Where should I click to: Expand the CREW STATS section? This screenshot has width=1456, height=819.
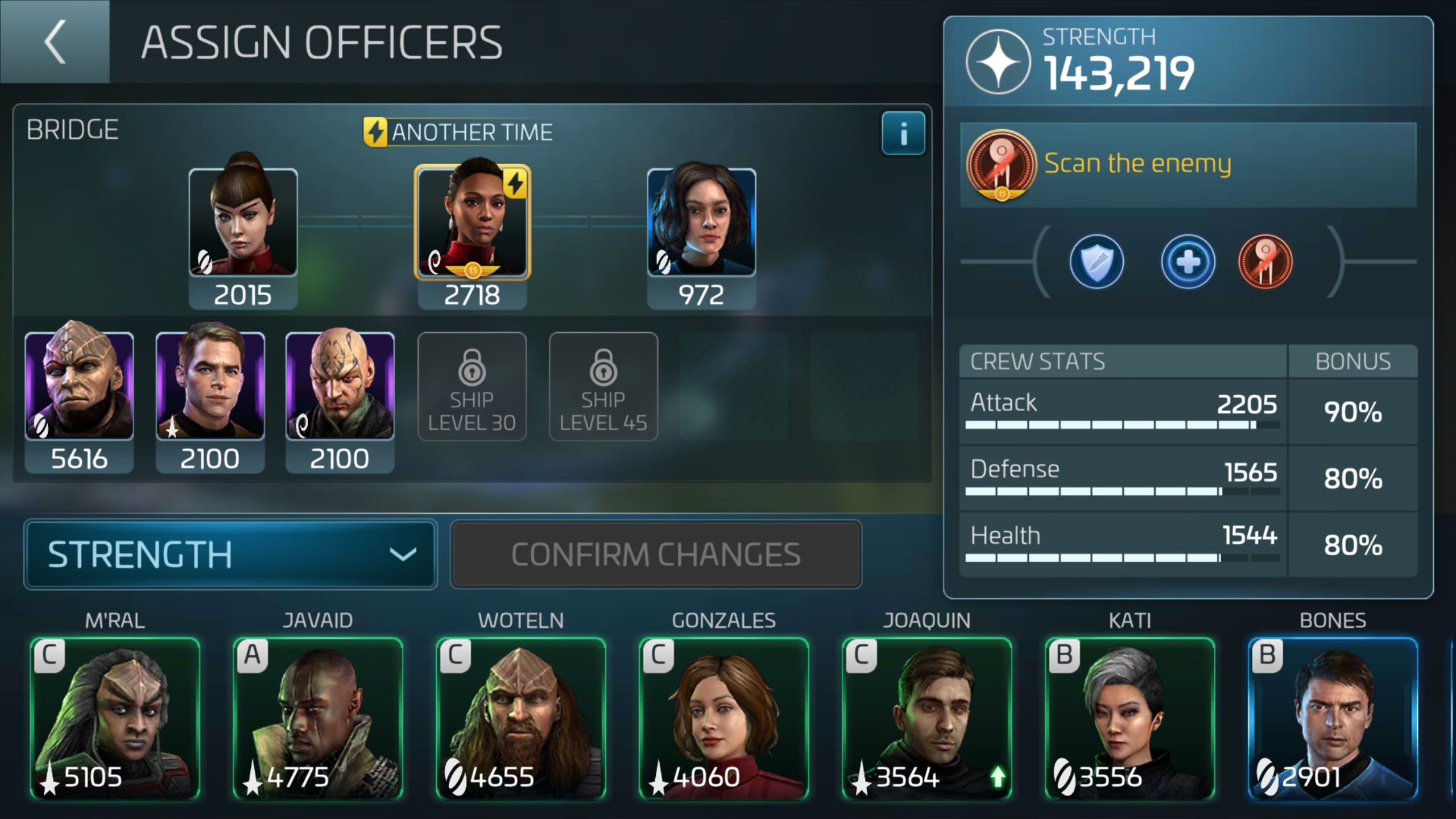[1037, 361]
